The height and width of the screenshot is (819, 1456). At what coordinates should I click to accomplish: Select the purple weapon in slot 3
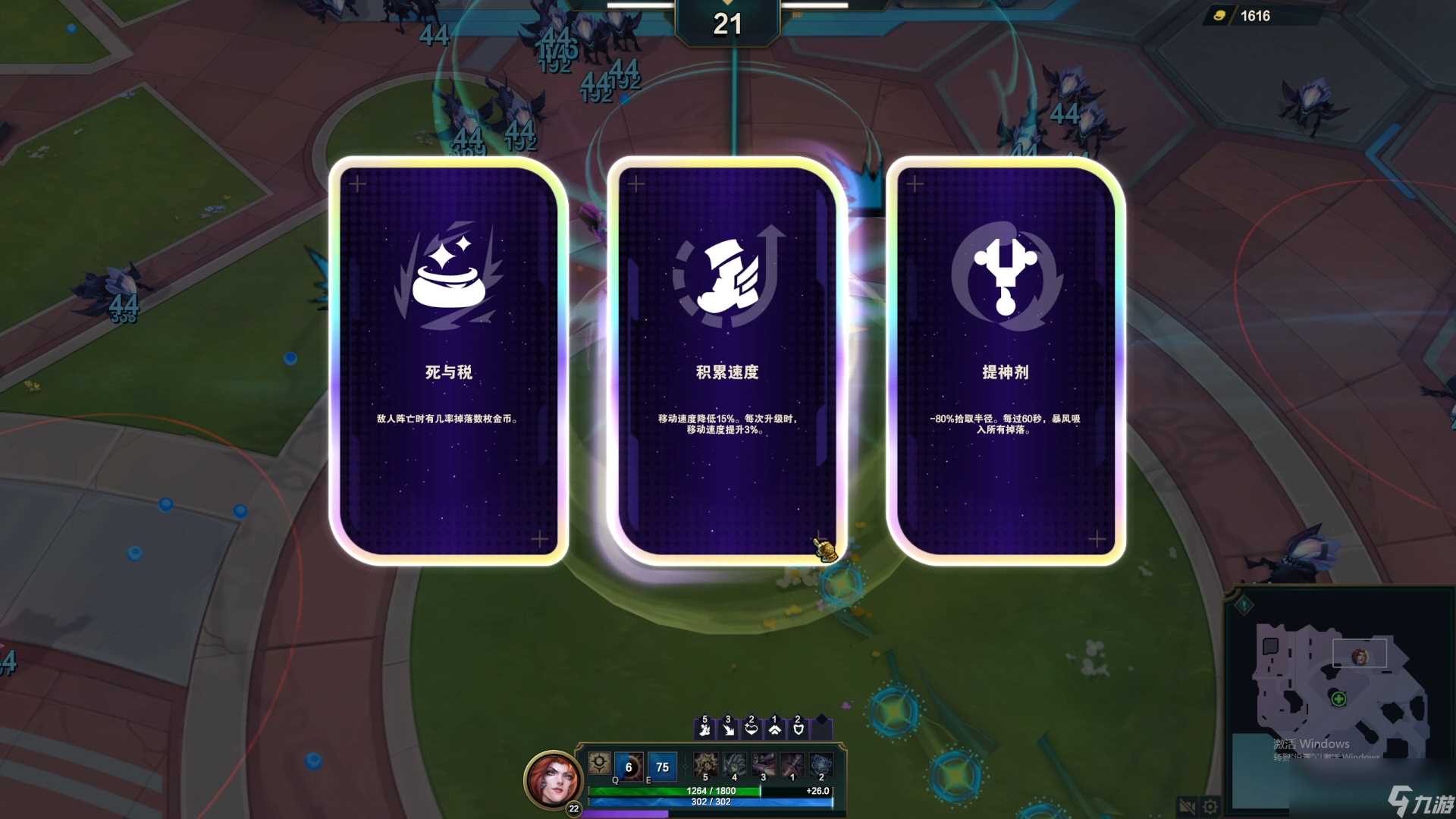[x=764, y=765]
